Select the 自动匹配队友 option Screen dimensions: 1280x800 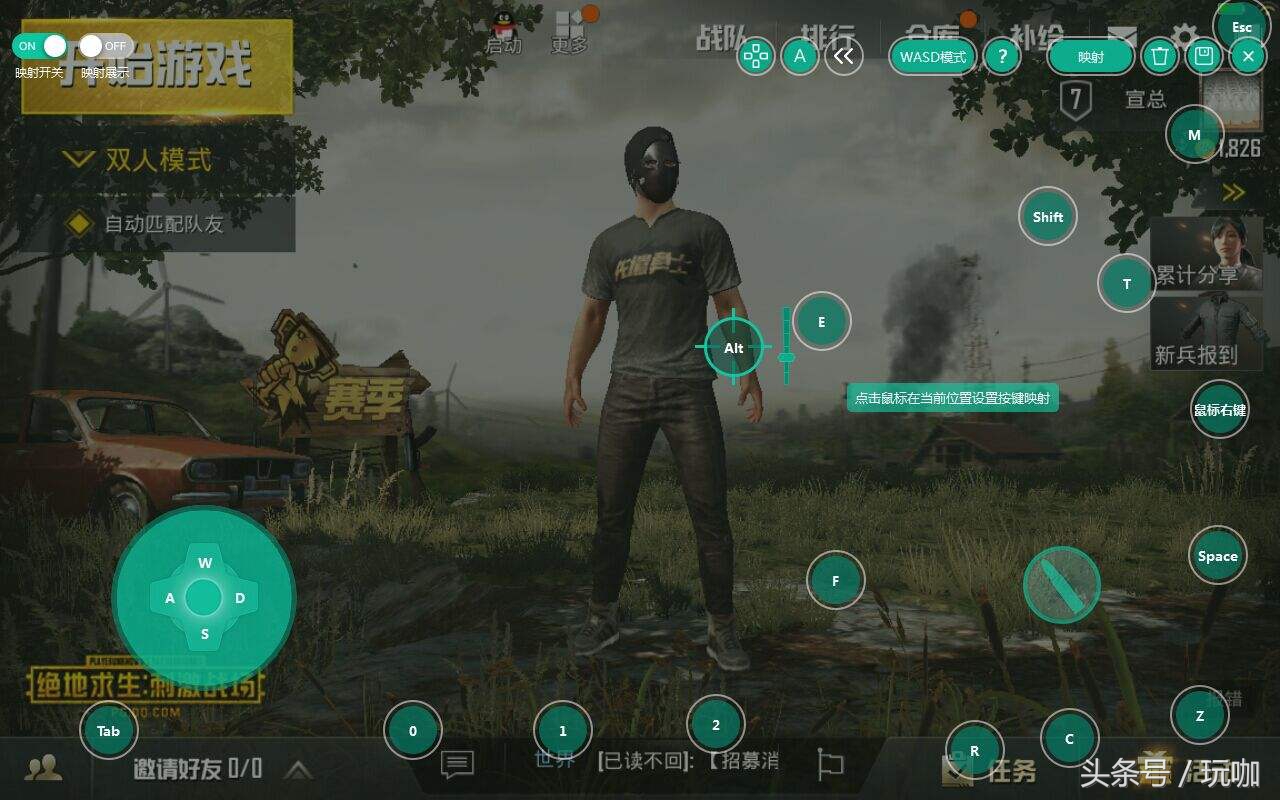click(150, 225)
